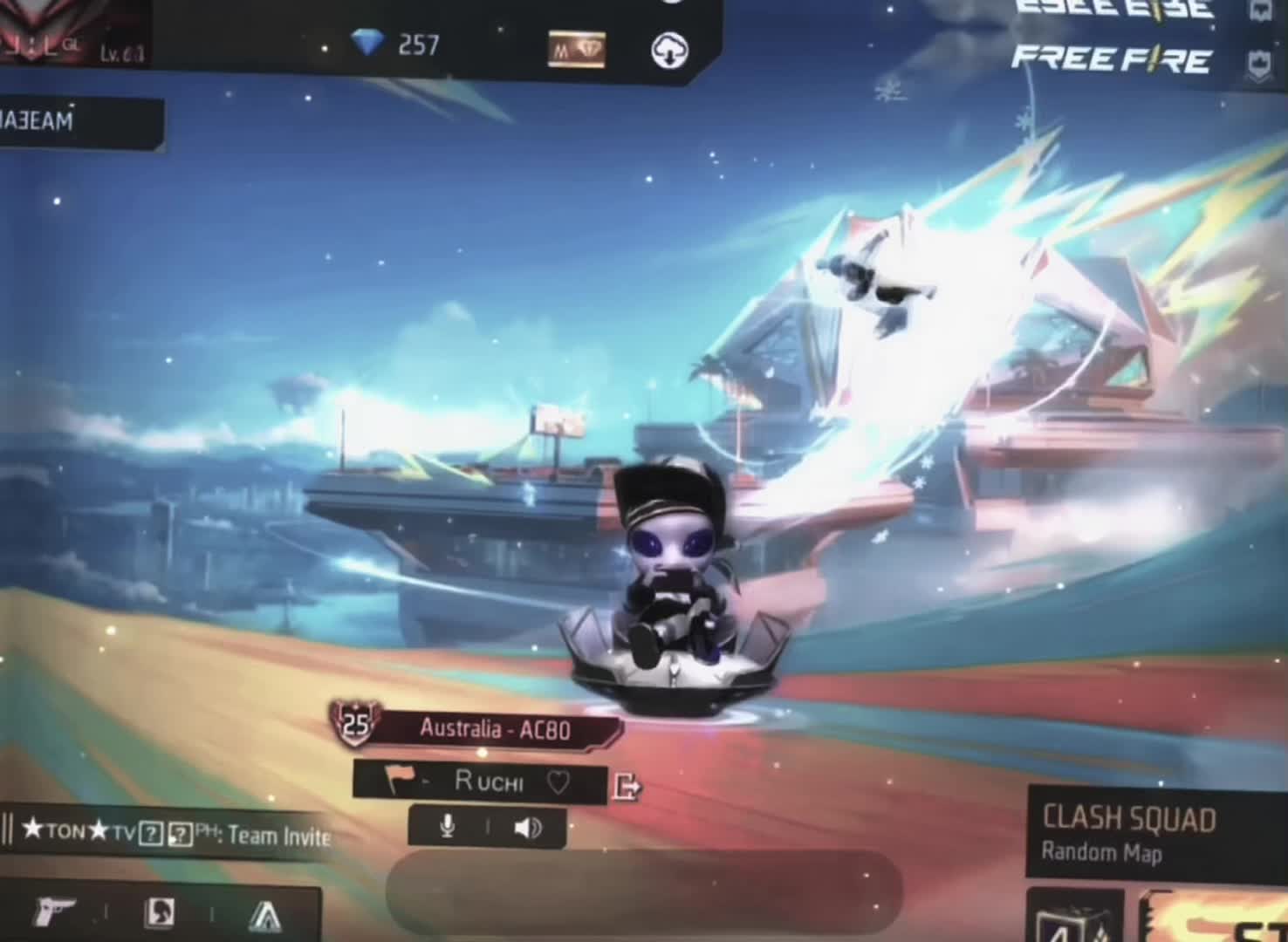Click the heart icon beside Ruchi

pyautogui.click(x=558, y=782)
